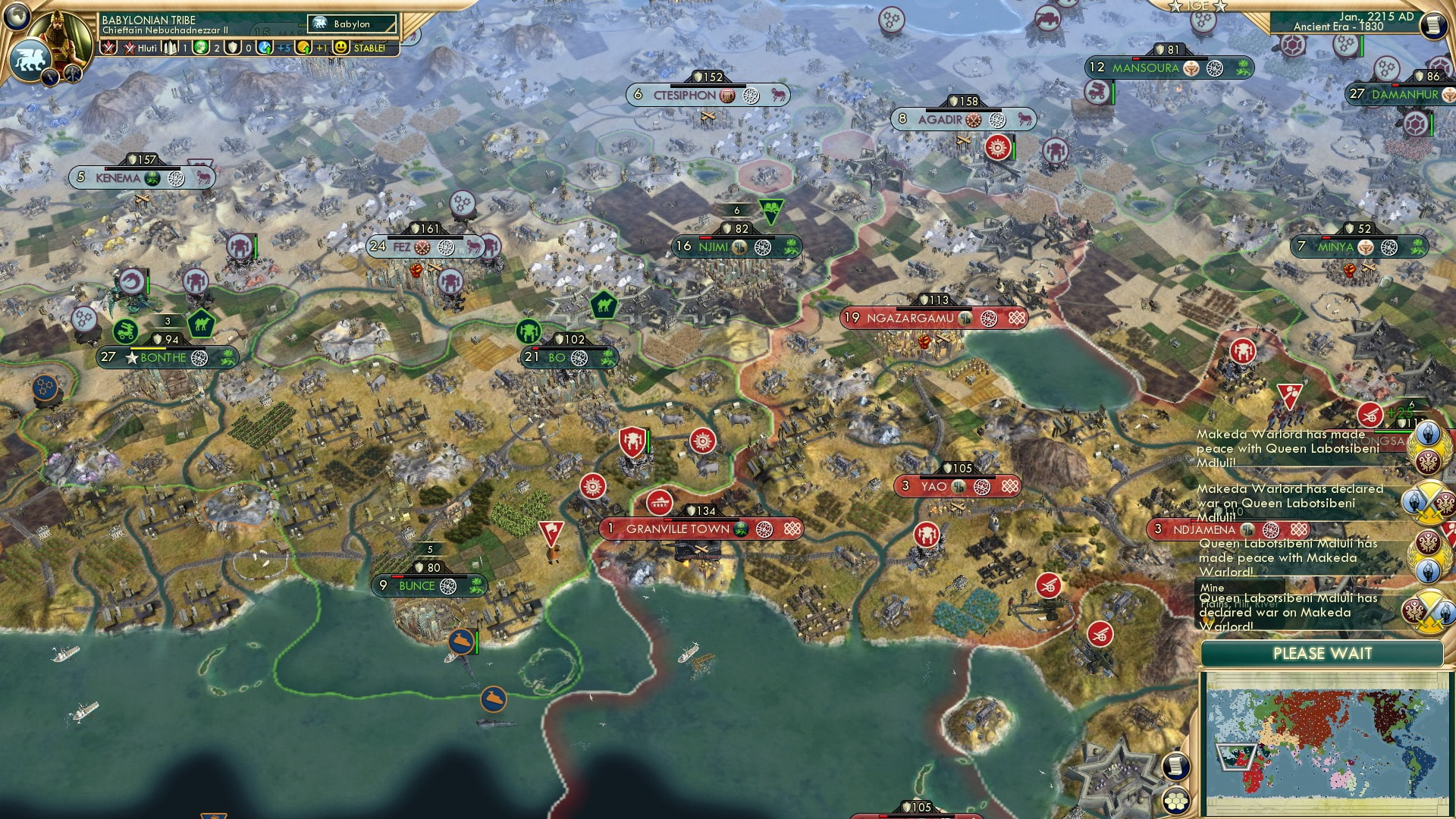
Task: Click the blue growth icon showing +5
Action: pyautogui.click(x=263, y=48)
